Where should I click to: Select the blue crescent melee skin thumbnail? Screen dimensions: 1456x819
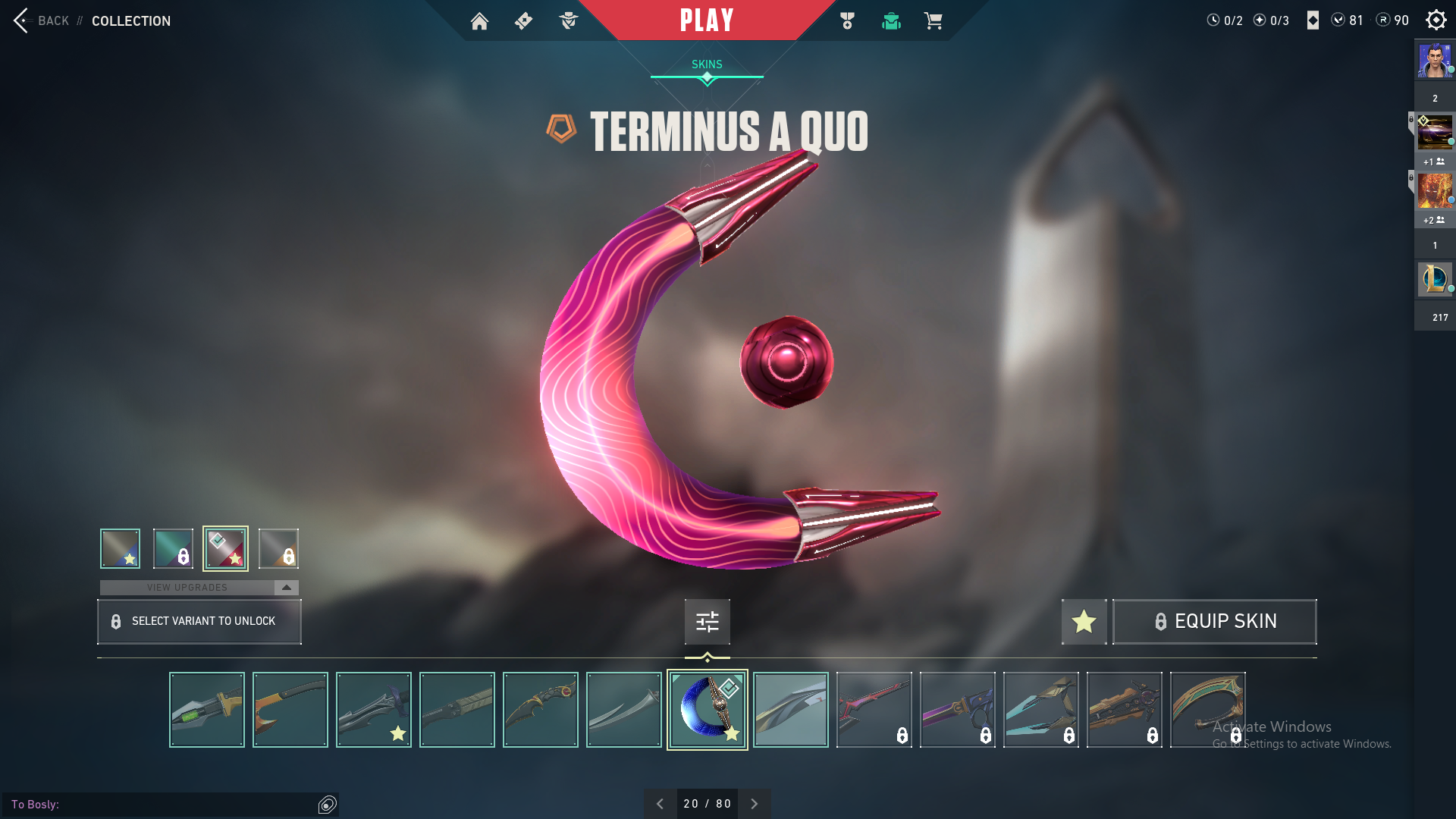coord(707,710)
